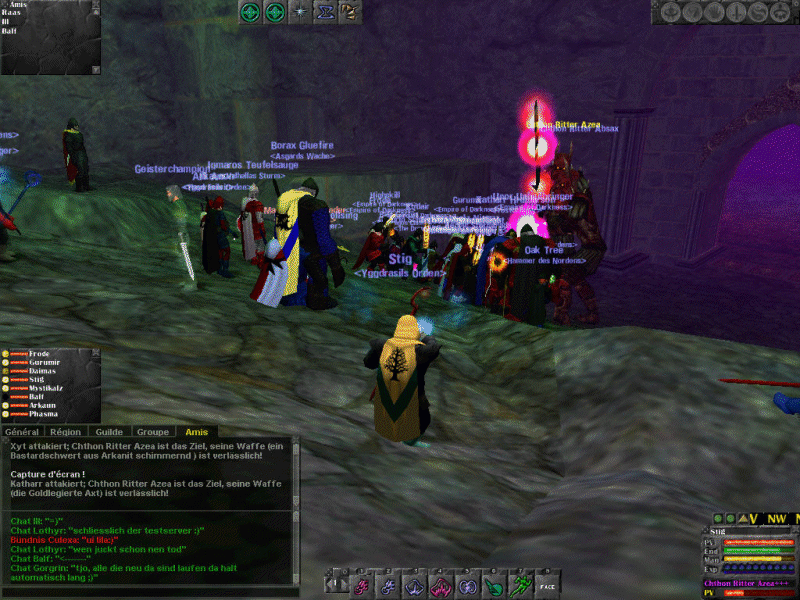Screen dimensions: 800x600
Task: Select group member Frode
Action: pos(40,354)
